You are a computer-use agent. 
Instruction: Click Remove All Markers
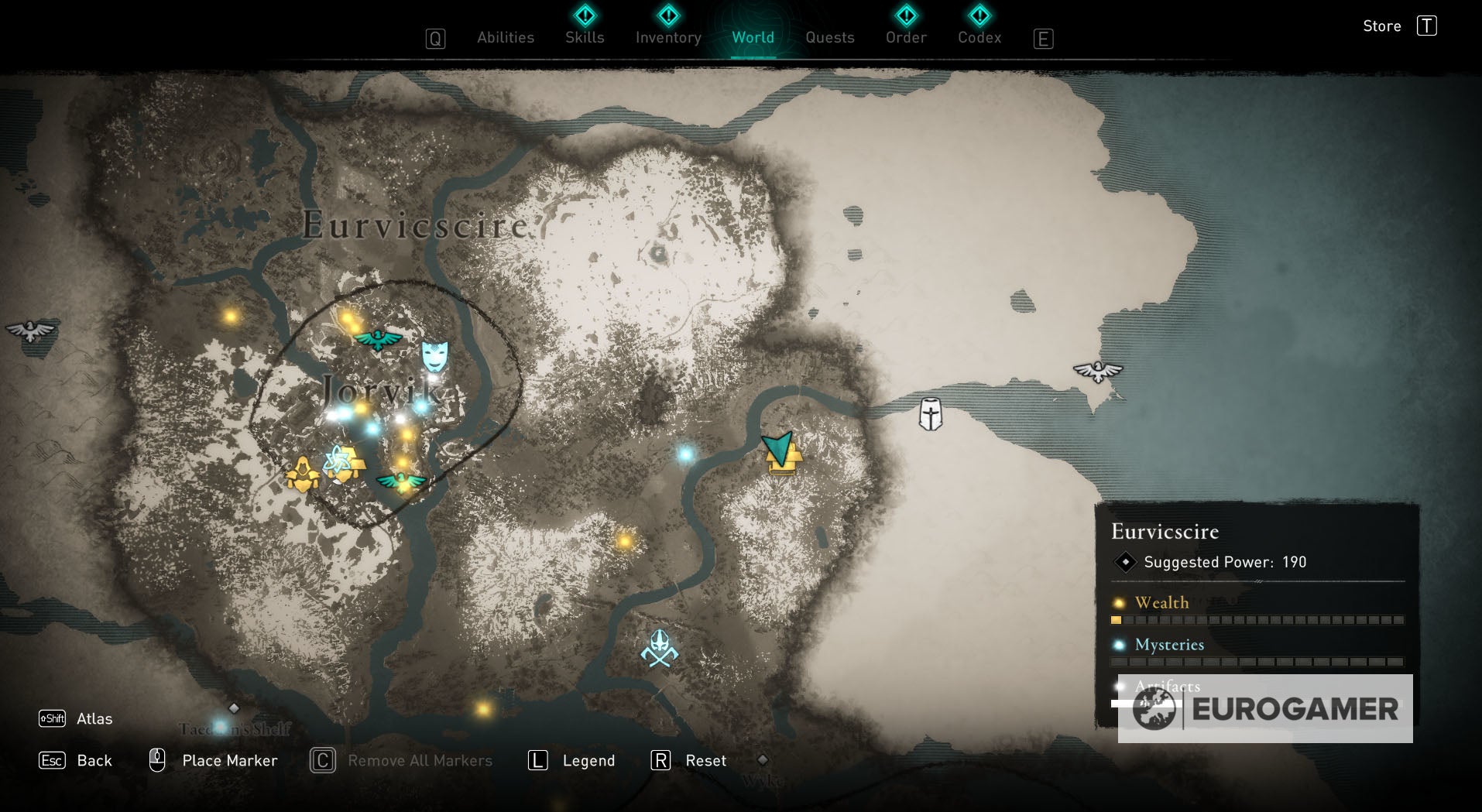point(420,760)
